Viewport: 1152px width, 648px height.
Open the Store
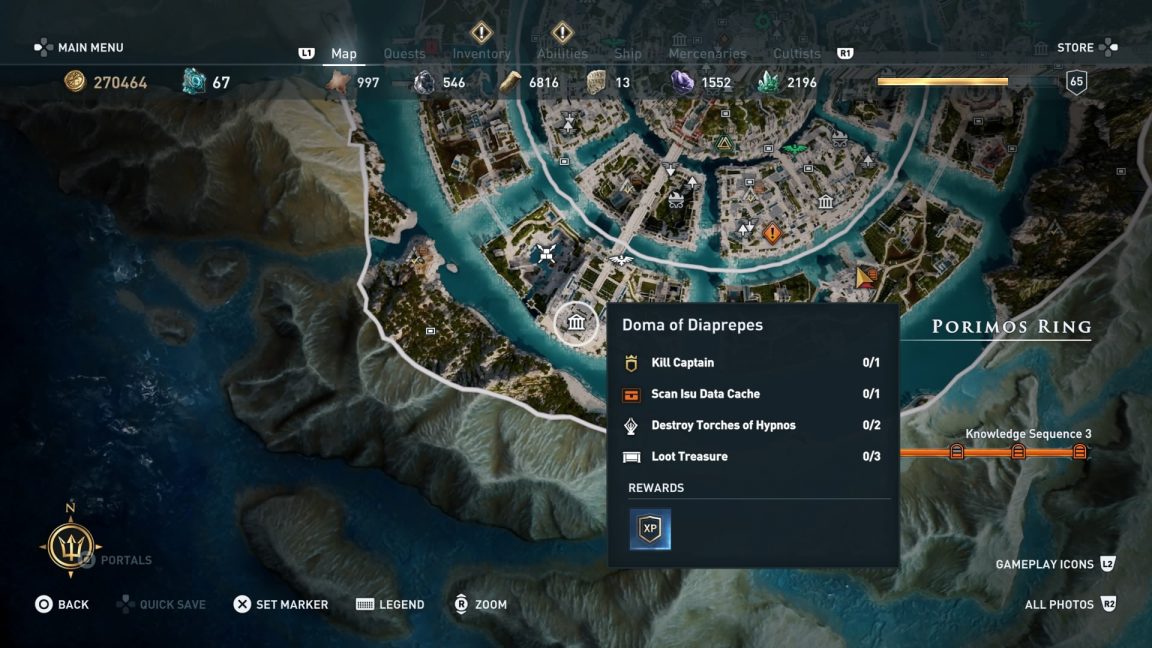[x=1076, y=48]
